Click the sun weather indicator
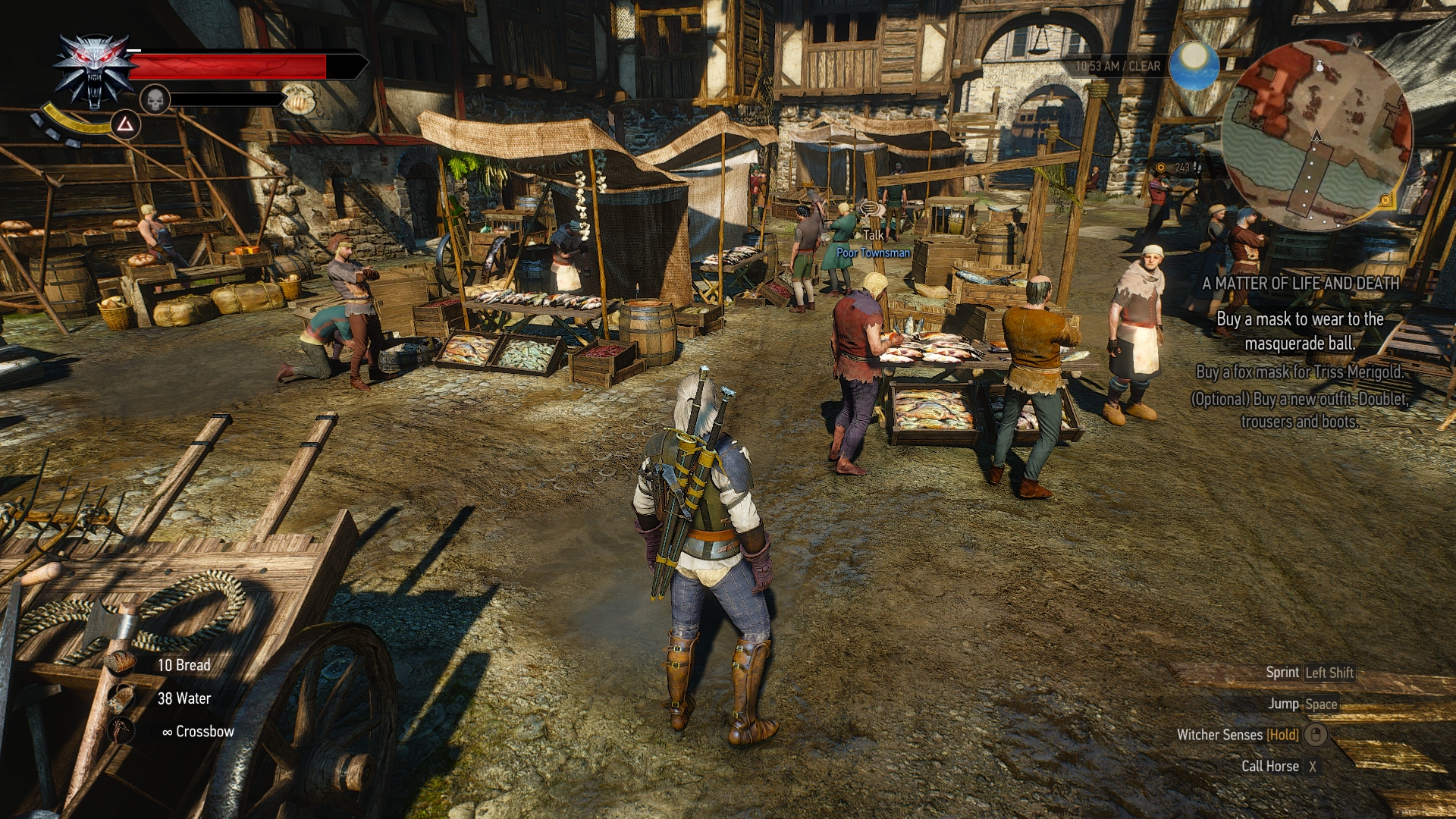Screen dimensions: 1456x819 pyautogui.click(x=1193, y=64)
